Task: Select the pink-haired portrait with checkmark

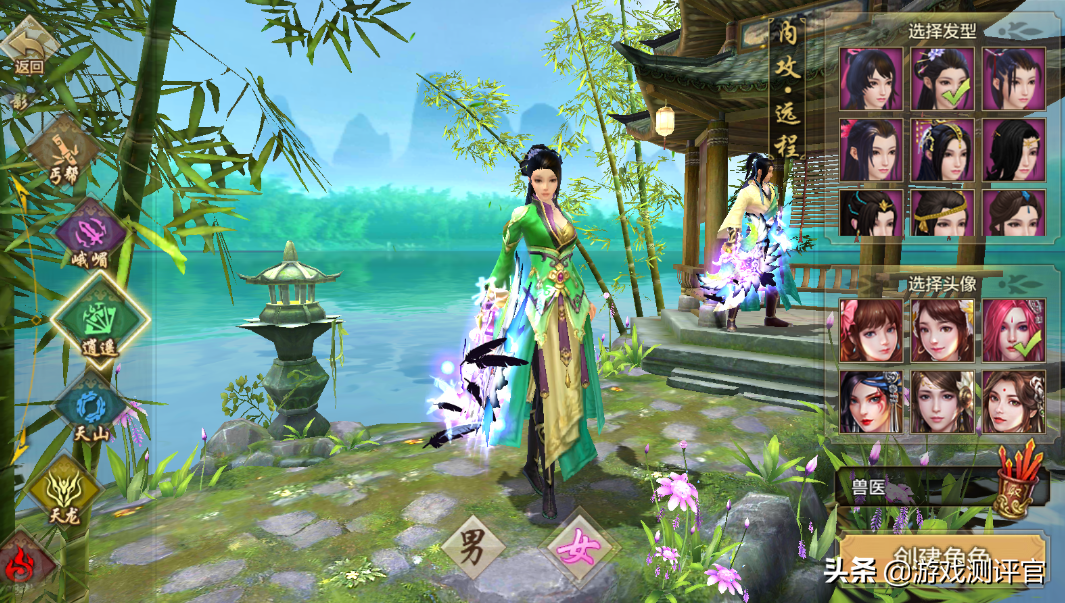Action: pos(1013,330)
